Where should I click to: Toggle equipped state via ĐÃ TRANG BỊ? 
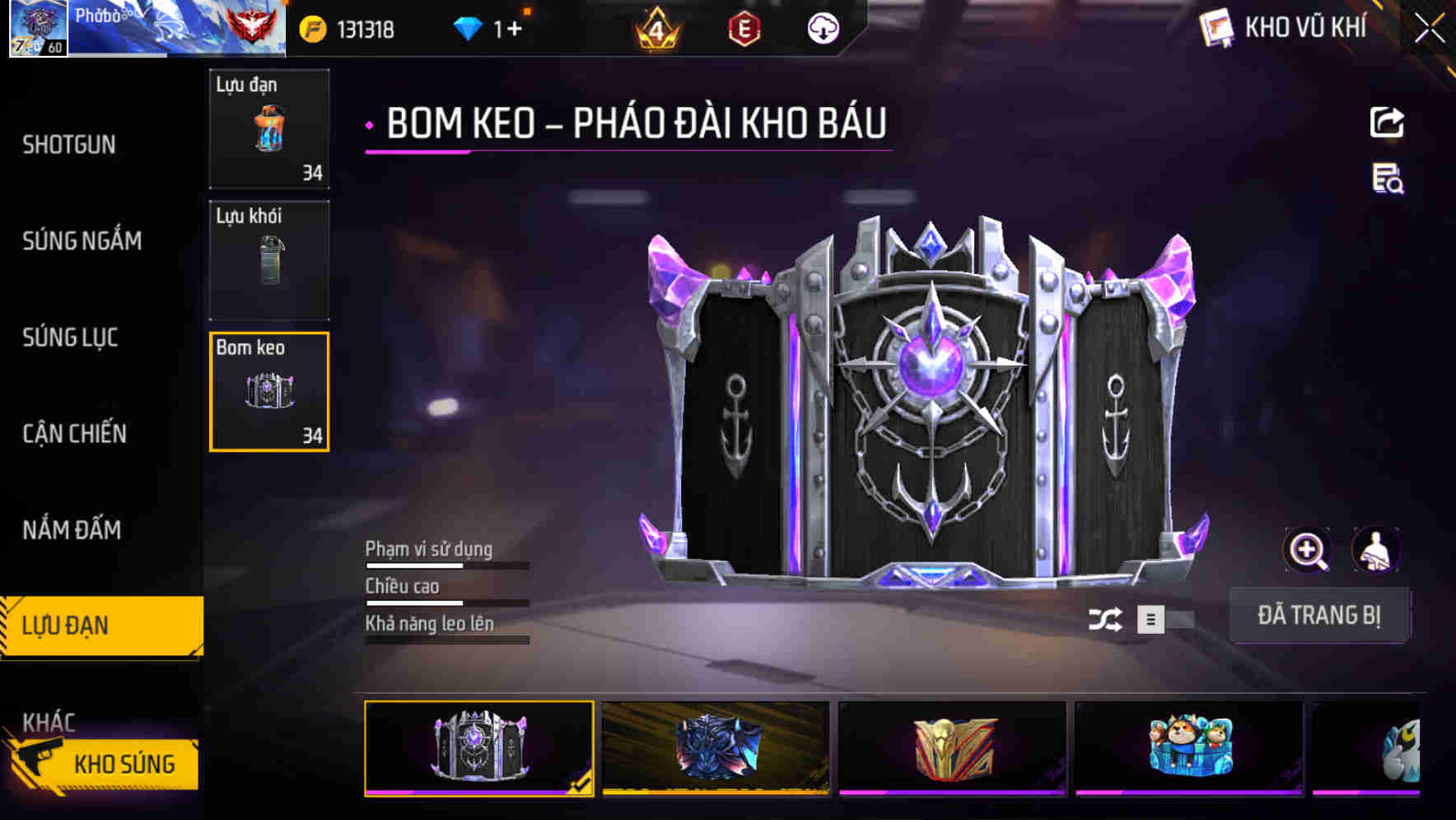[x=1320, y=614]
